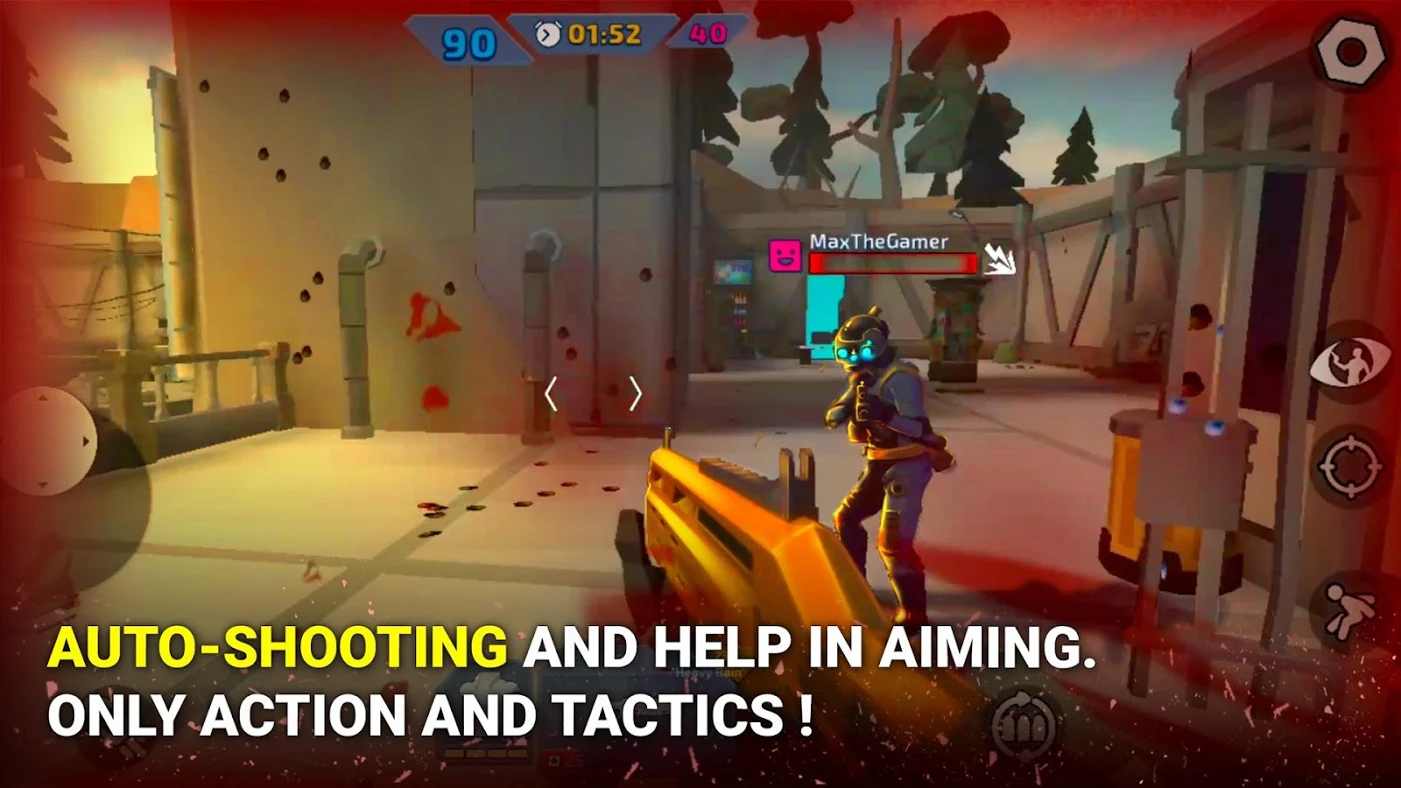Image resolution: width=1401 pixels, height=788 pixels.
Task: Activate the crosshair aim button
Action: pos(1351,466)
